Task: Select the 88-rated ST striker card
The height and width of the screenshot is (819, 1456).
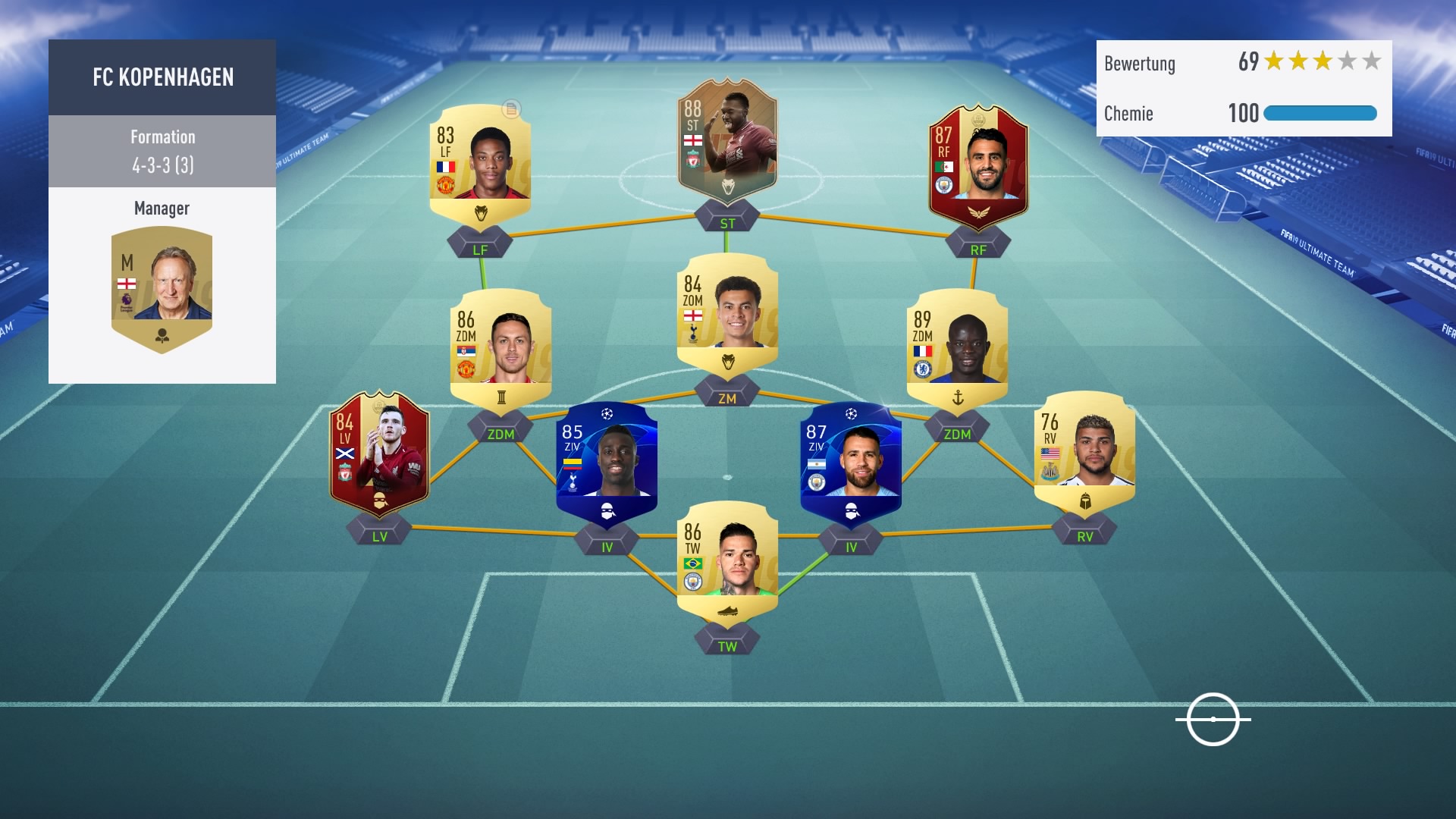Action: [x=726, y=143]
